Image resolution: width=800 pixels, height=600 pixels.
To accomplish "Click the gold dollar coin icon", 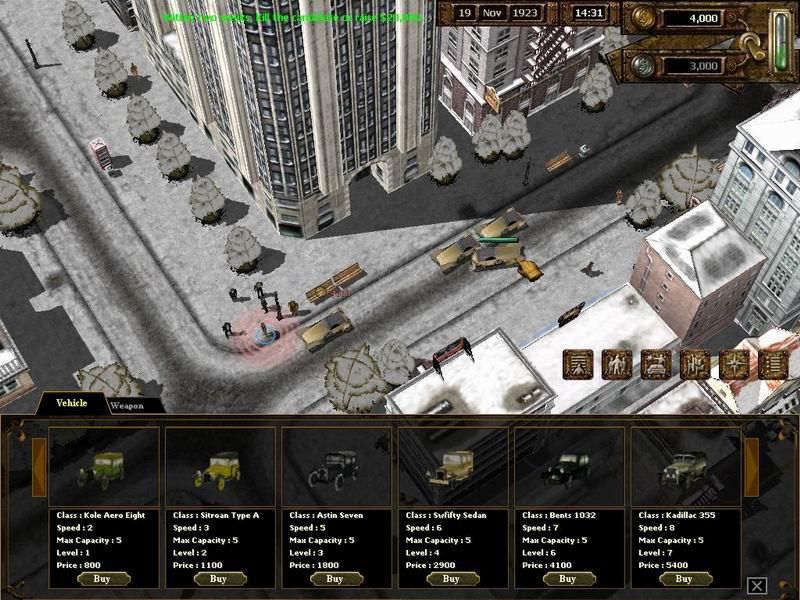I will pyautogui.click(x=641, y=19).
